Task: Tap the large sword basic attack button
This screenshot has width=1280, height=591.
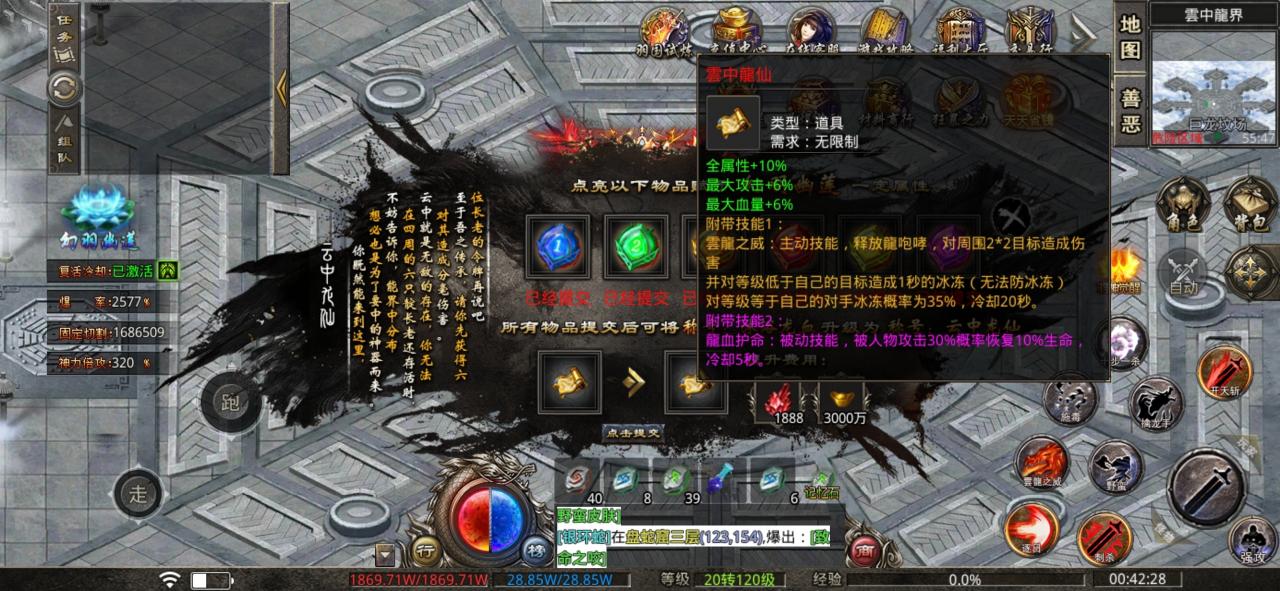Action: click(1206, 487)
